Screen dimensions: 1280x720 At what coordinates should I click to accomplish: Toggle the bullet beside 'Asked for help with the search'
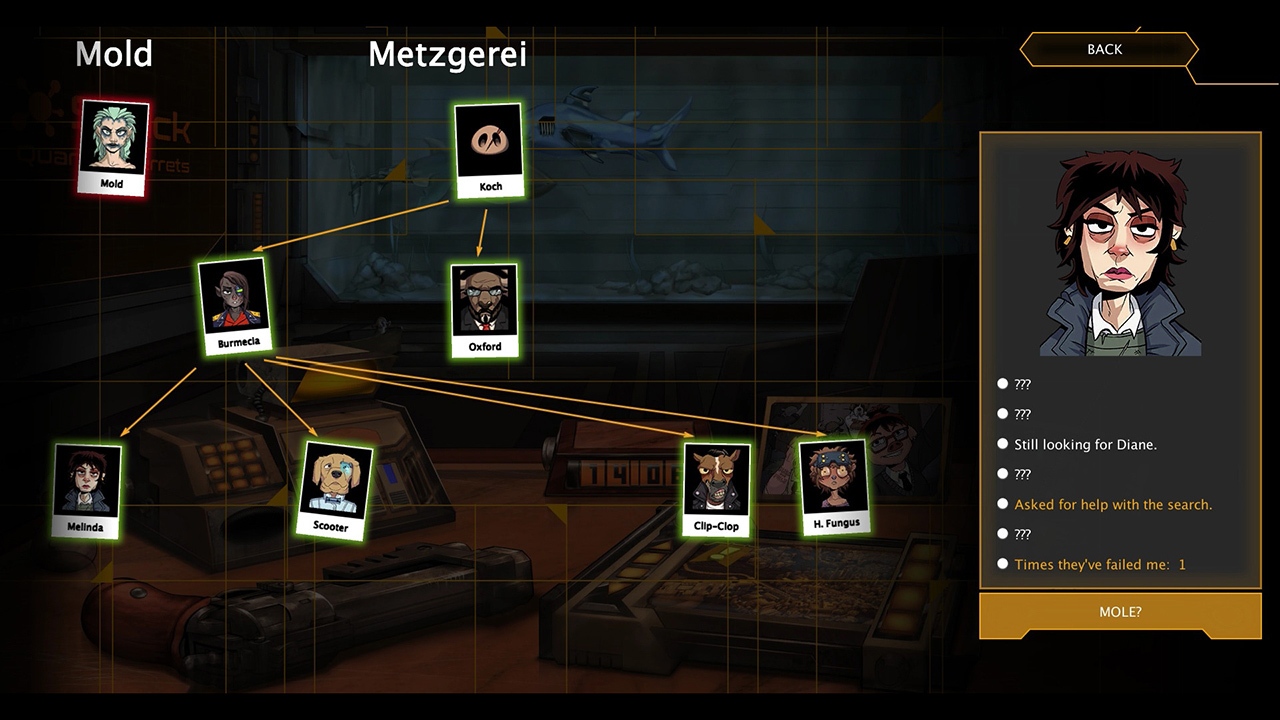(x=1002, y=503)
